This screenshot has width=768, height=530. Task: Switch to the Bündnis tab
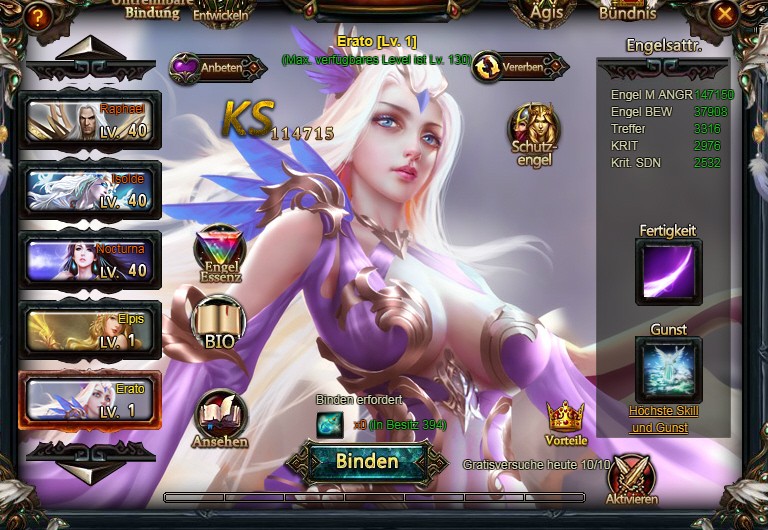coord(627,14)
